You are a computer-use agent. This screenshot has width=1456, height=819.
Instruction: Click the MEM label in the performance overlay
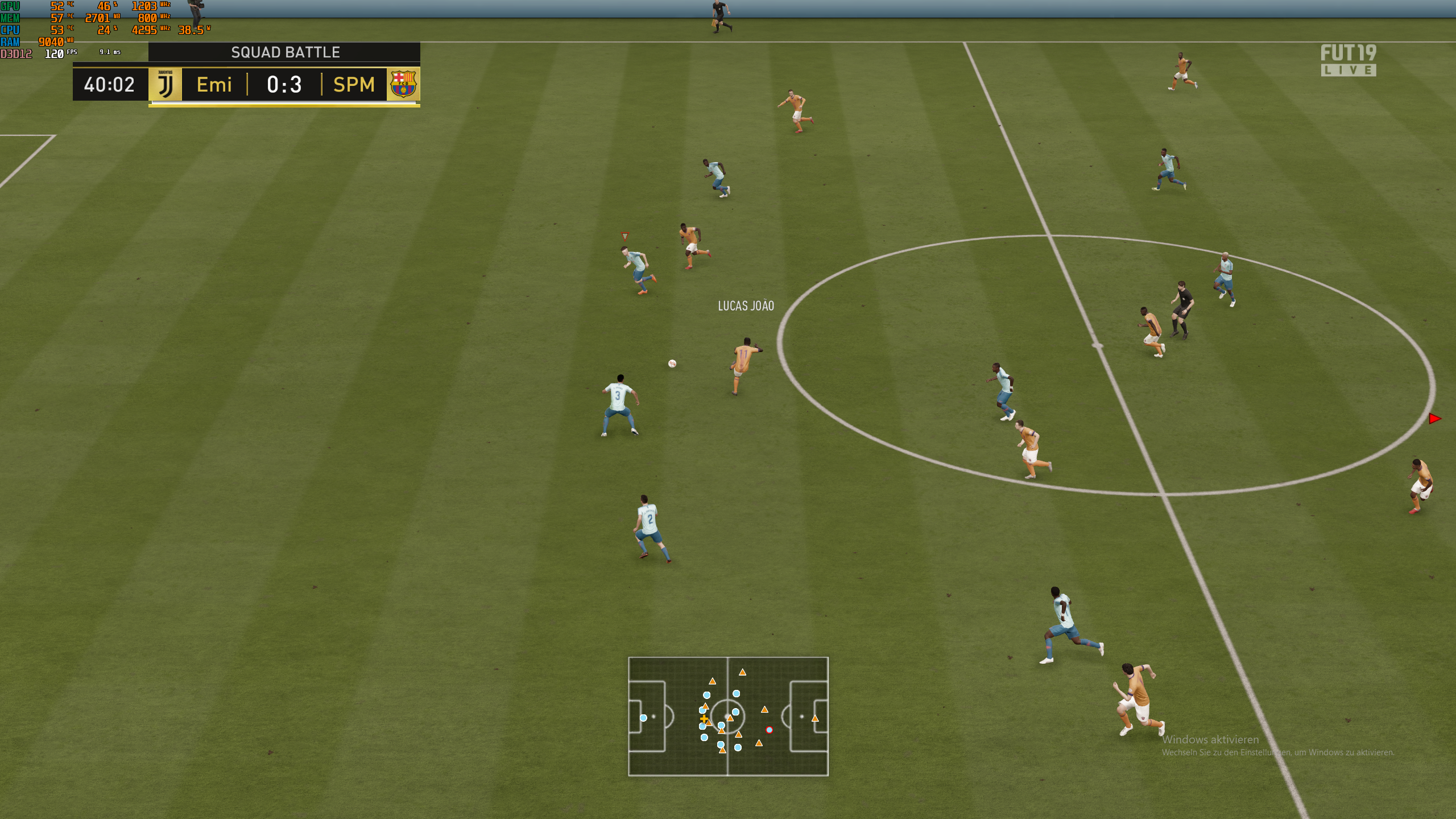(9, 18)
